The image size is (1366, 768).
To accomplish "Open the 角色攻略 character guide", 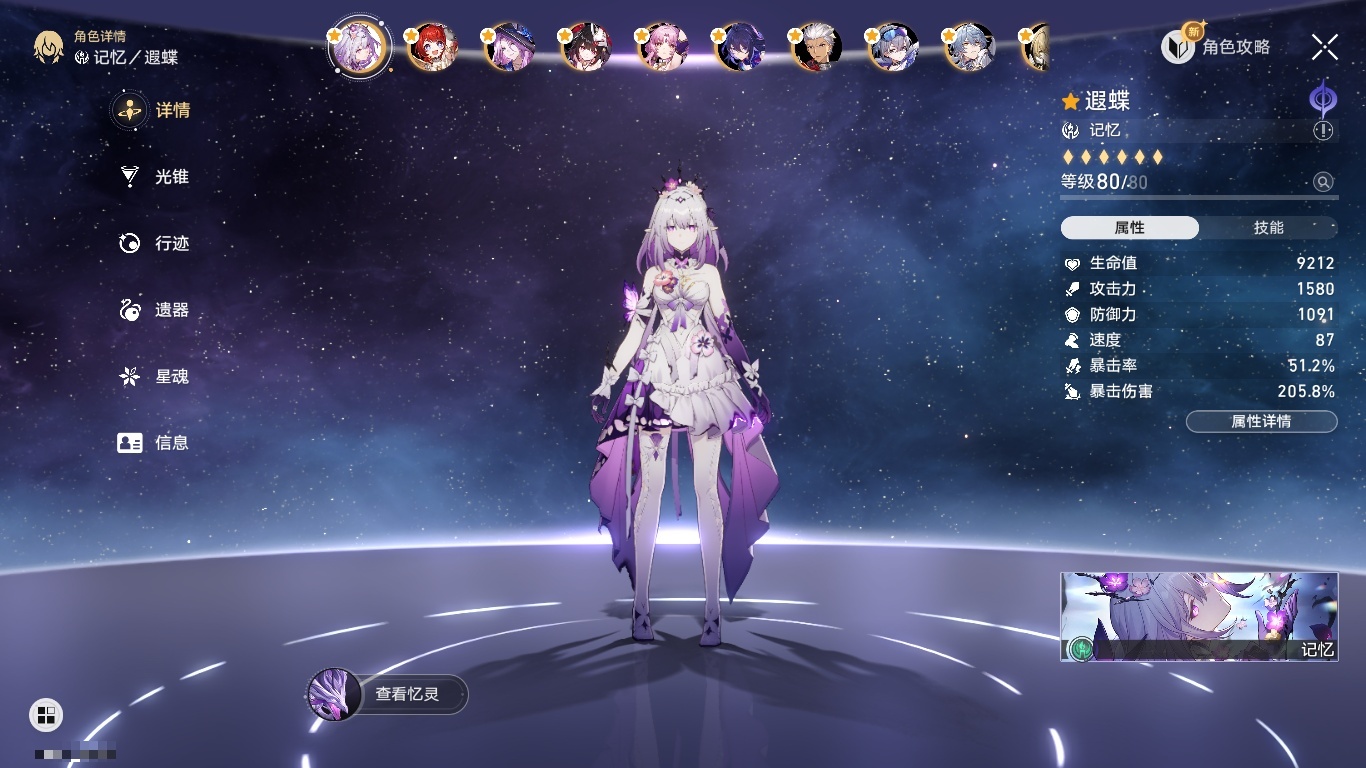I will [x=1216, y=47].
